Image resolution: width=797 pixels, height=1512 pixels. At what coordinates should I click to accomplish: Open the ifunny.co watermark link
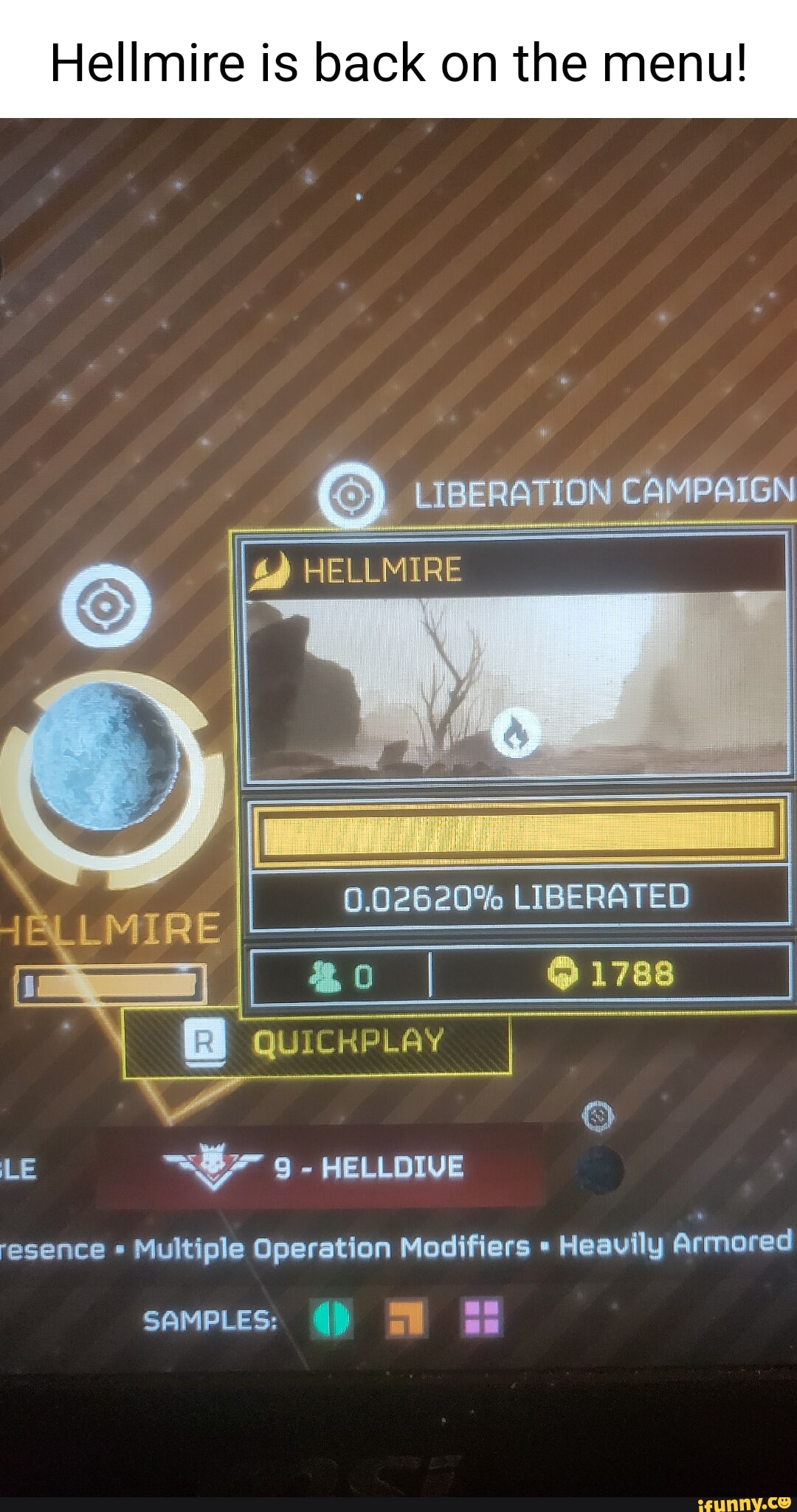click(x=743, y=1502)
